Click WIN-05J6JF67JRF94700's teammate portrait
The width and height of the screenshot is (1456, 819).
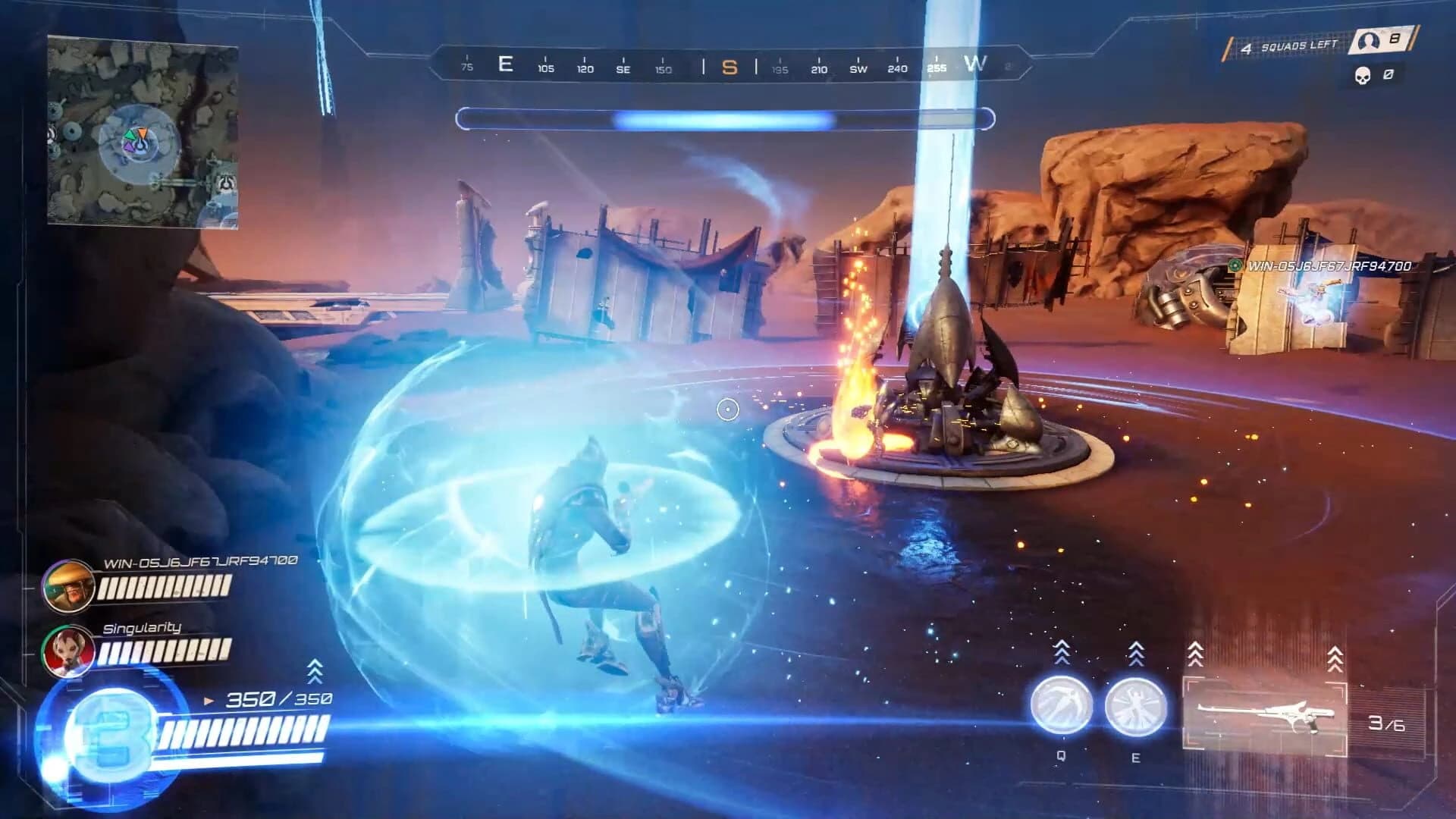[x=68, y=588]
